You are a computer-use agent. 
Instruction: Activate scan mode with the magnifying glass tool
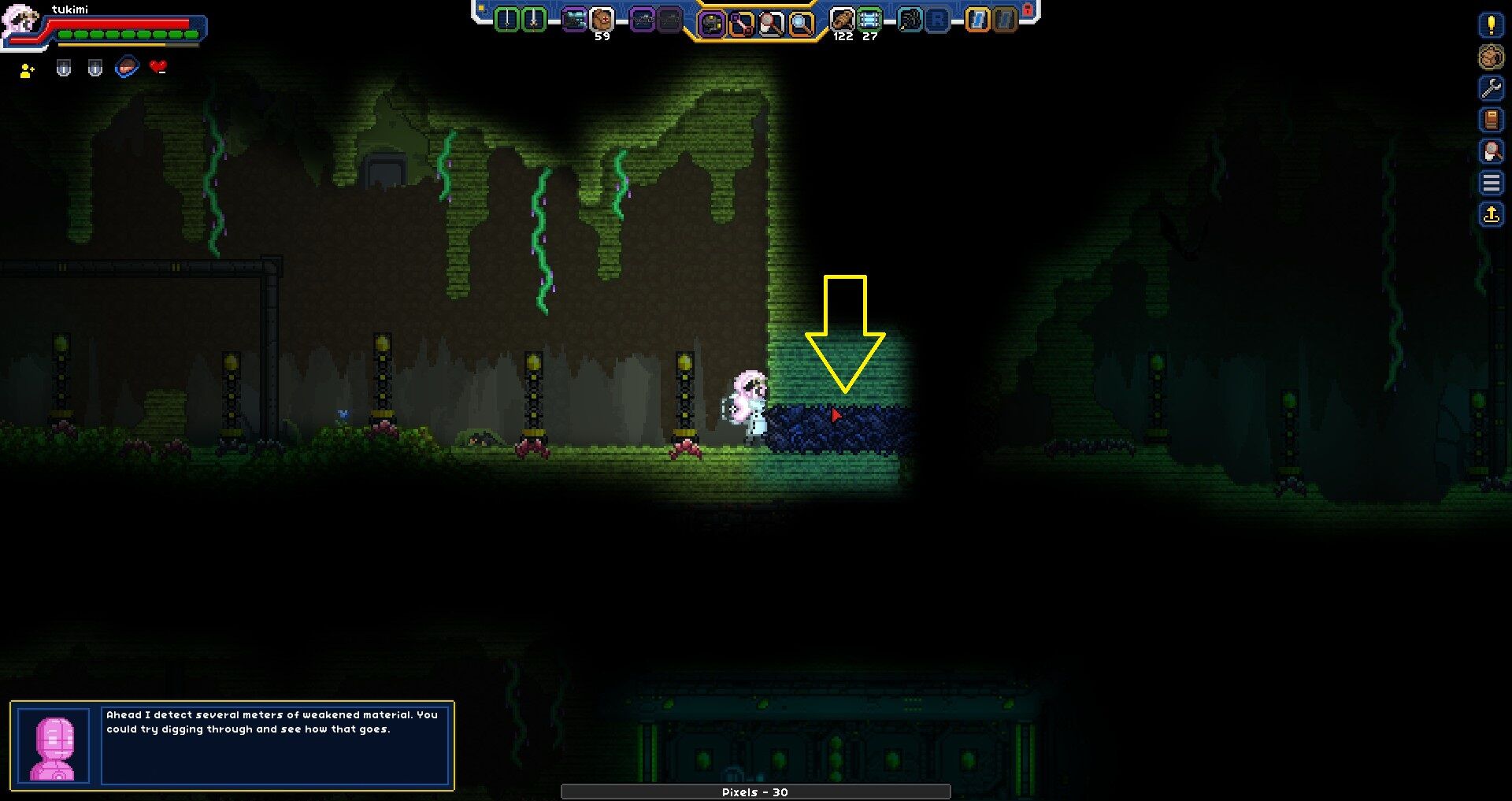(x=801, y=20)
